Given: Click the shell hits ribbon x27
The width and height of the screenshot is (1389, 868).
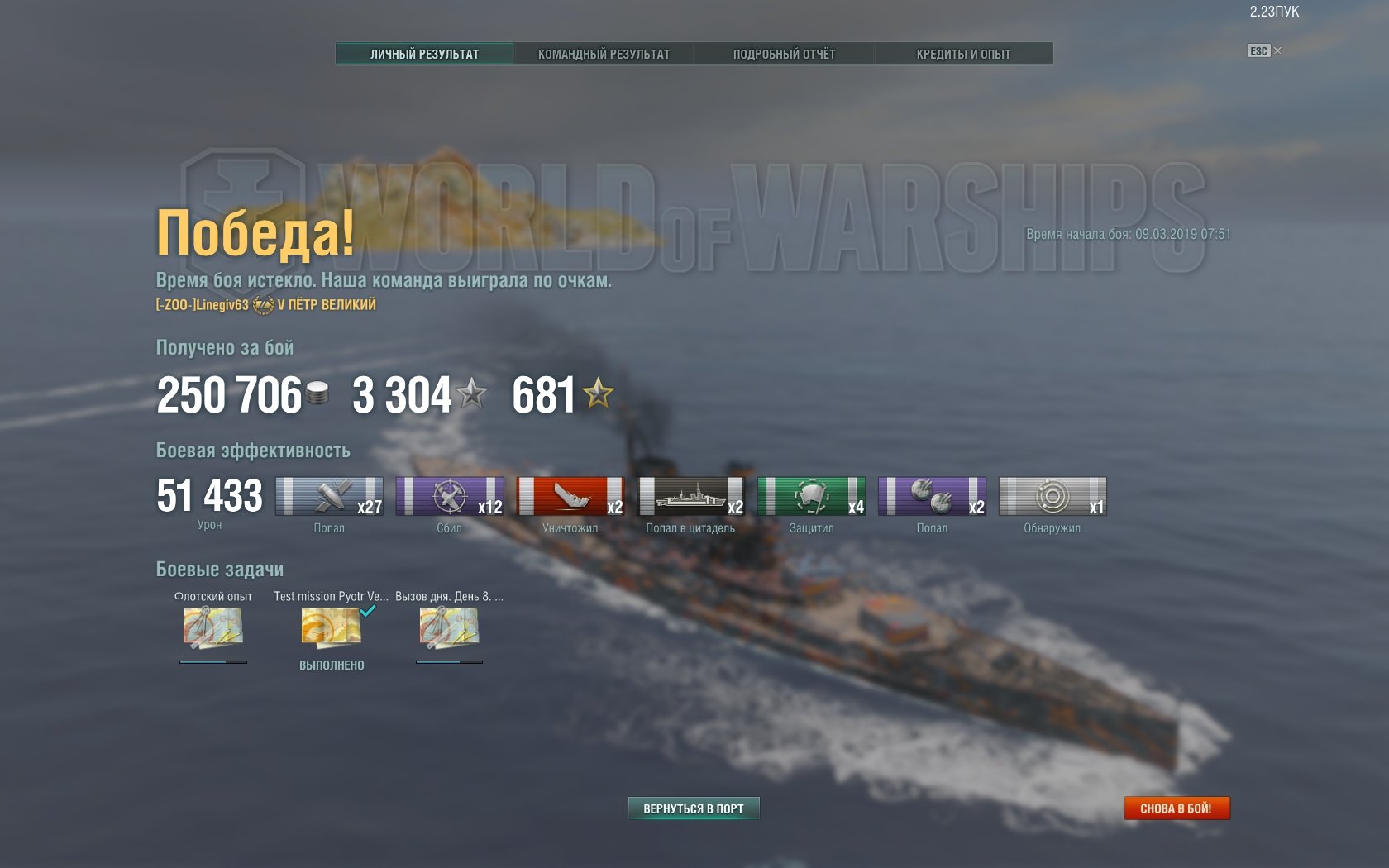Looking at the screenshot, I should pos(329,497).
